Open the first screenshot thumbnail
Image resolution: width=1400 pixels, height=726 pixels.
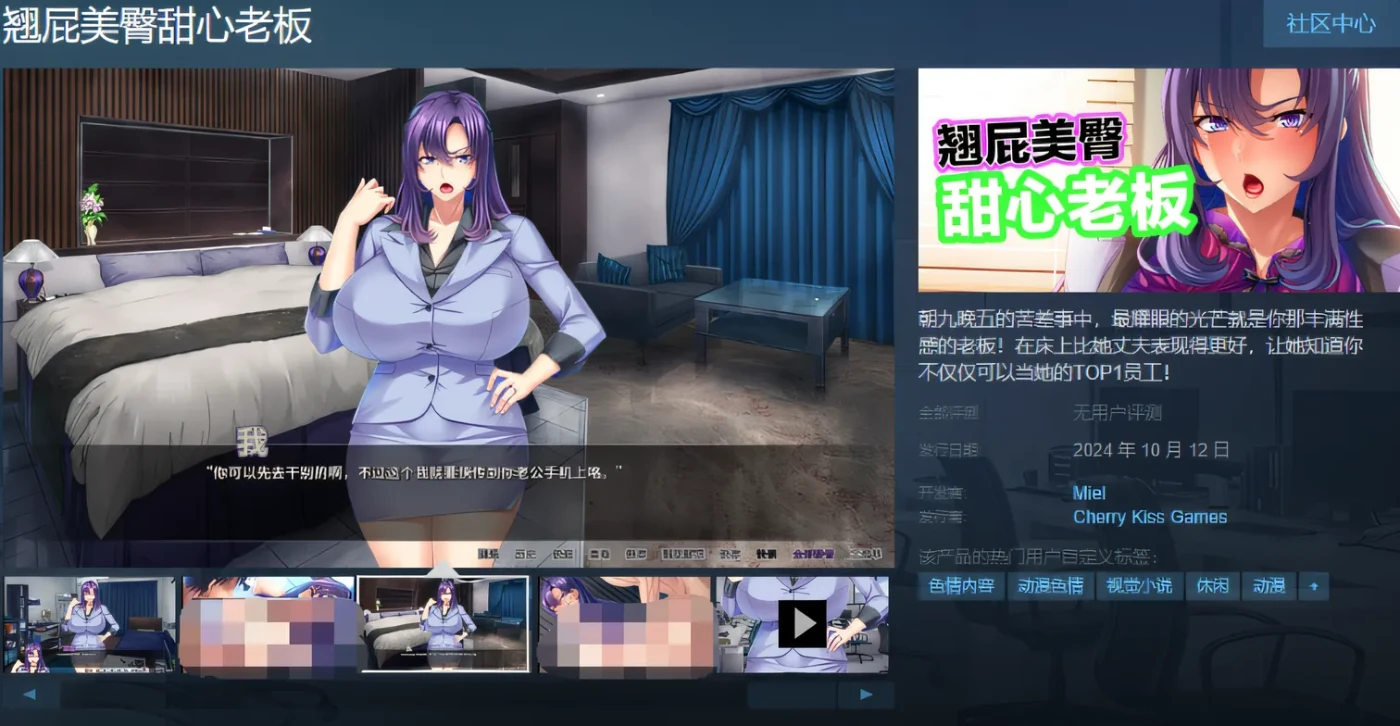(90, 625)
